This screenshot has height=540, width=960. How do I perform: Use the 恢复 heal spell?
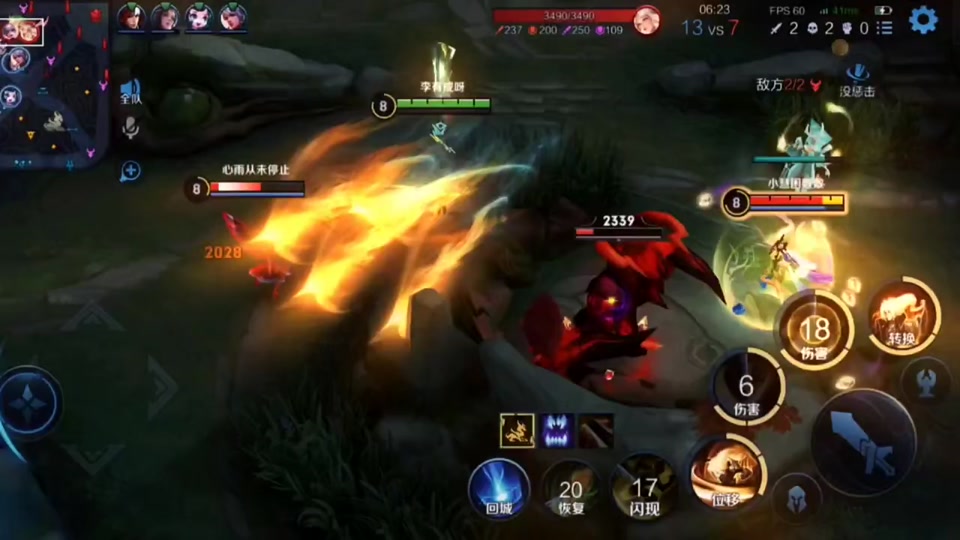pyautogui.click(x=571, y=490)
